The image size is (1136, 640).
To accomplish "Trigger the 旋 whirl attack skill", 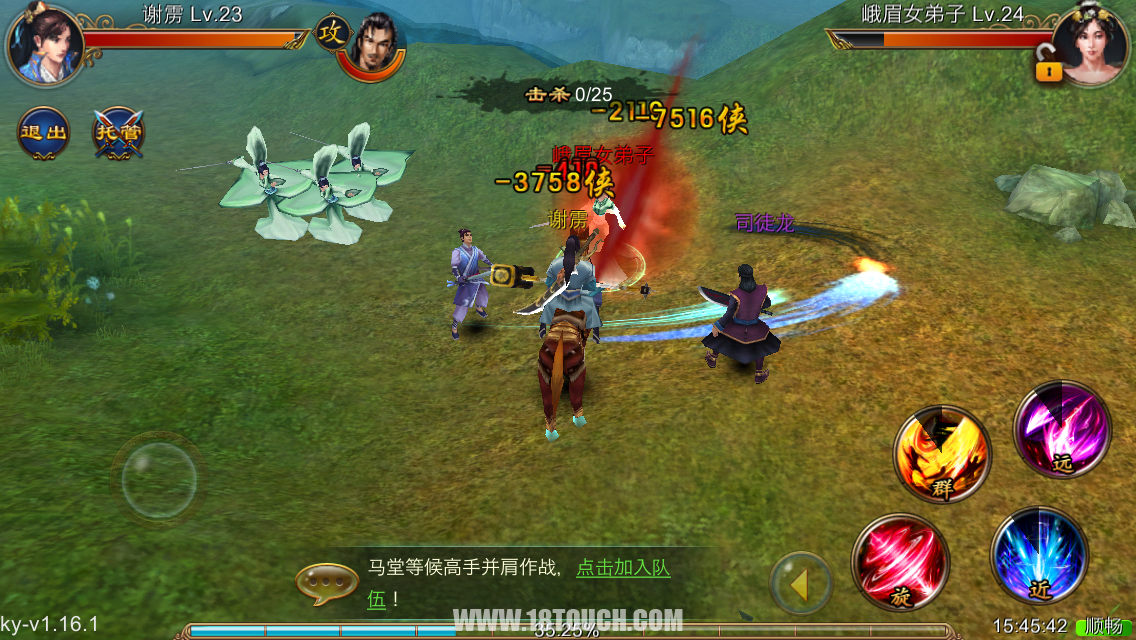I will [901, 561].
